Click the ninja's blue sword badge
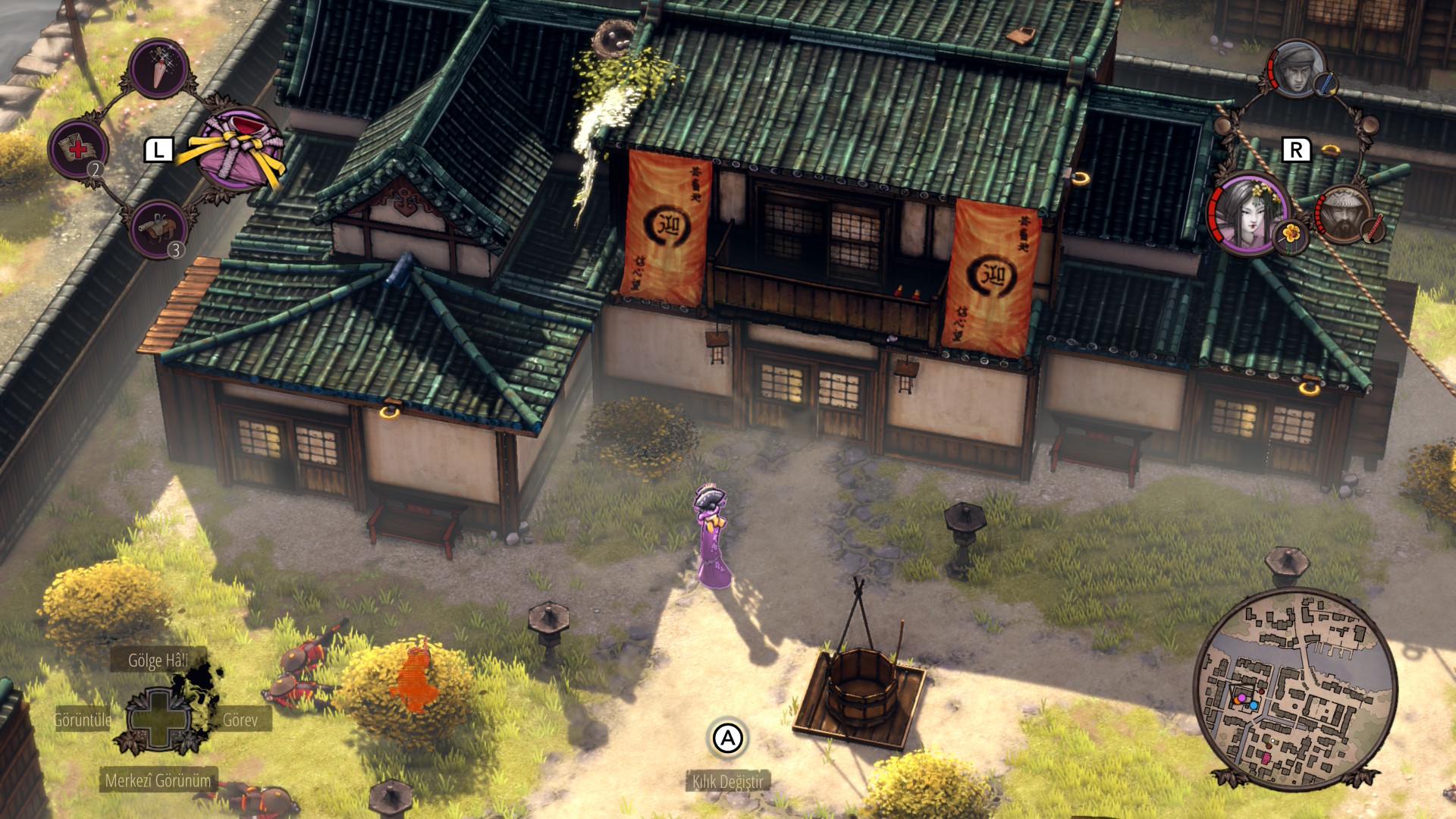Image resolution: width=1456 pixels, height=819 pixels. [1325, 84]
